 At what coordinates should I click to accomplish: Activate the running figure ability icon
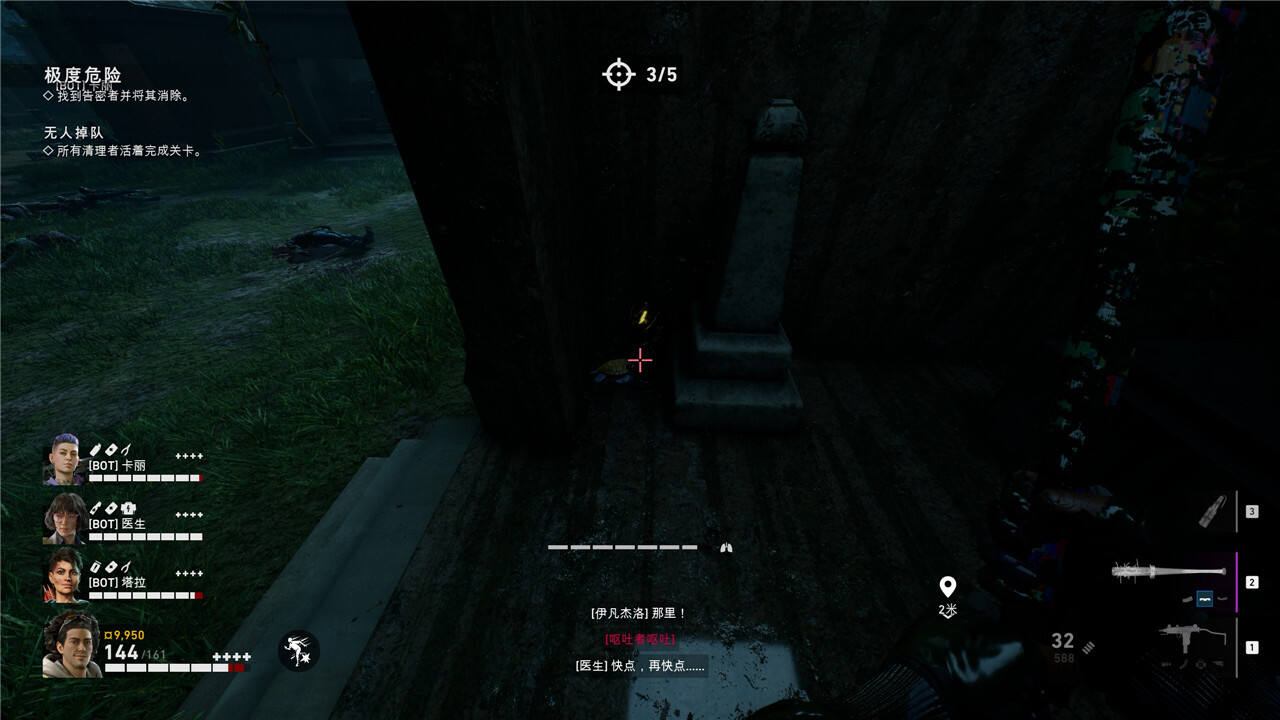tap(298, 651)
